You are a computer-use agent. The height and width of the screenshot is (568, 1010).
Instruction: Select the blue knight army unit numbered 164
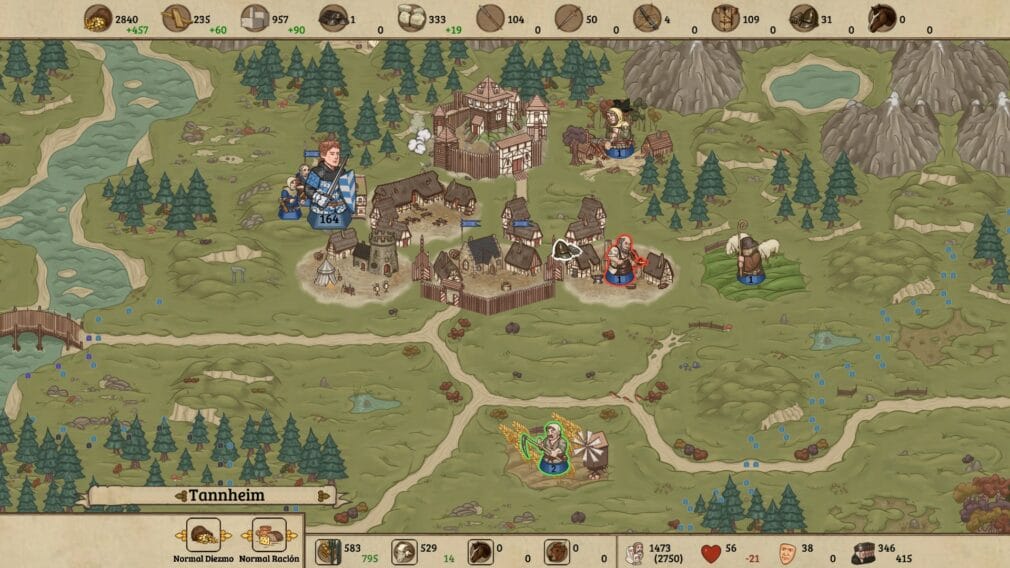(x=330, y=187)
